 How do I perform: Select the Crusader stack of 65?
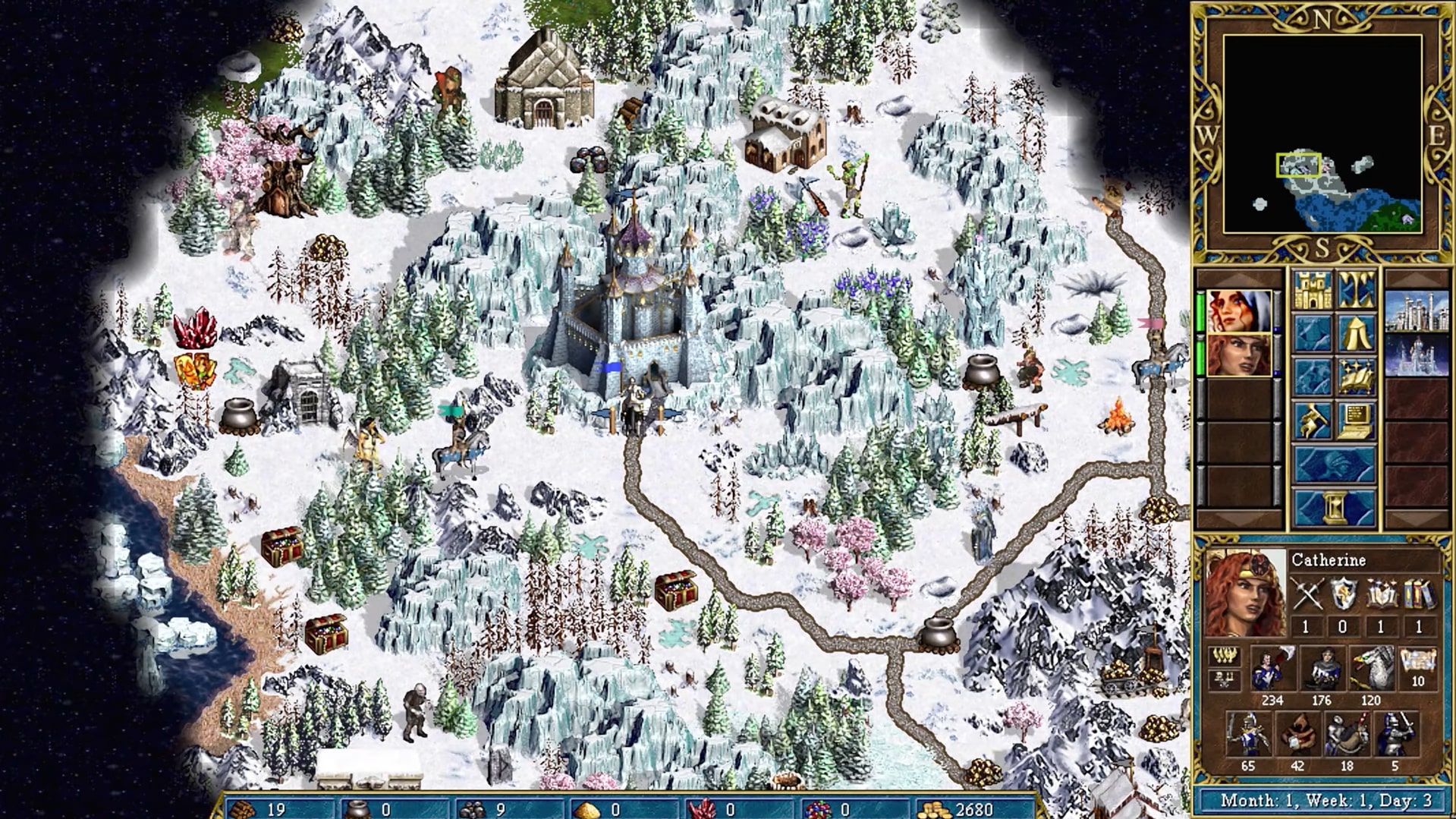click(1247, 735)
